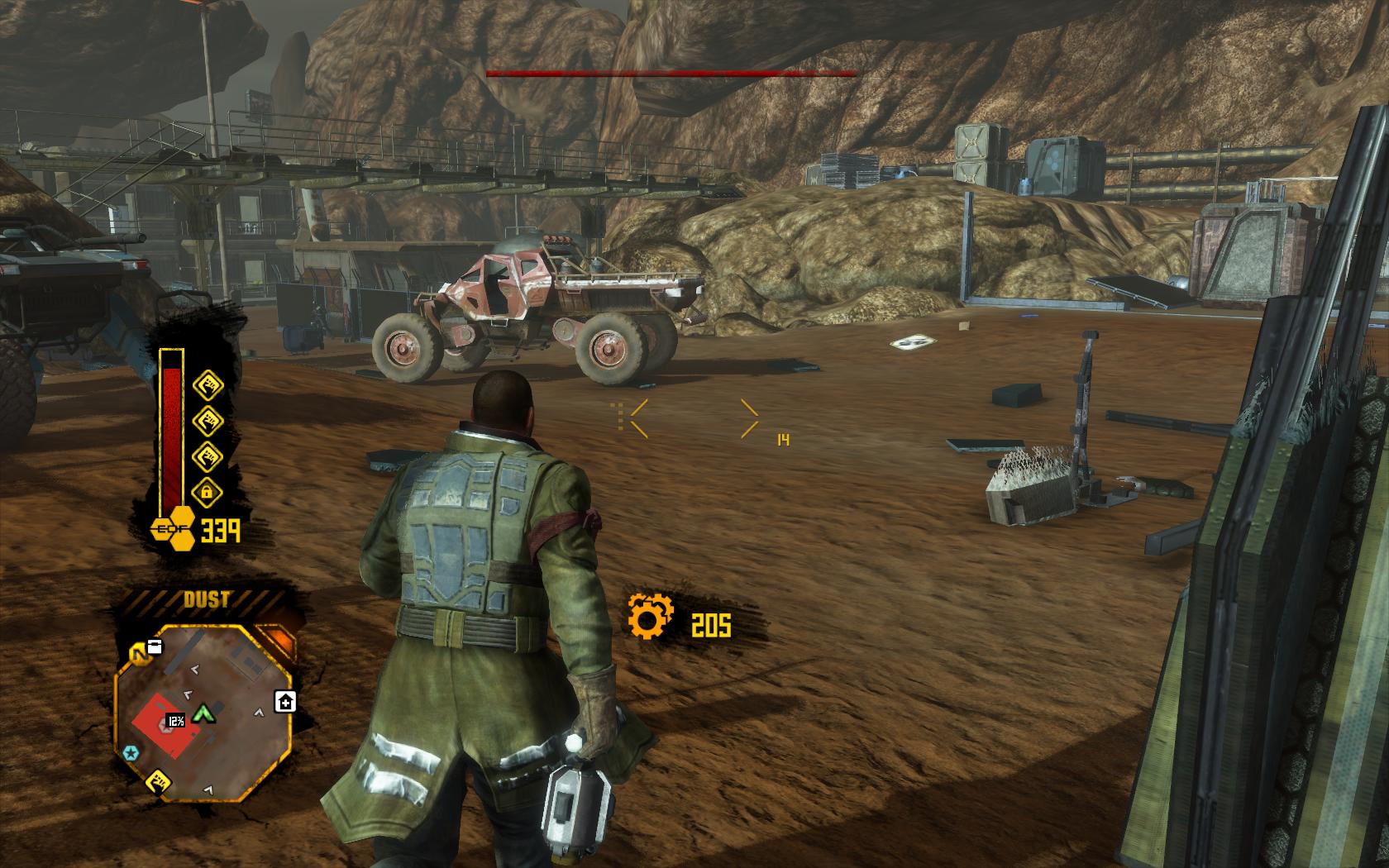Select the blue star marker on the minimap
Image resolution: width=1389 pixels, height=868 pixels.
(130, 752)
